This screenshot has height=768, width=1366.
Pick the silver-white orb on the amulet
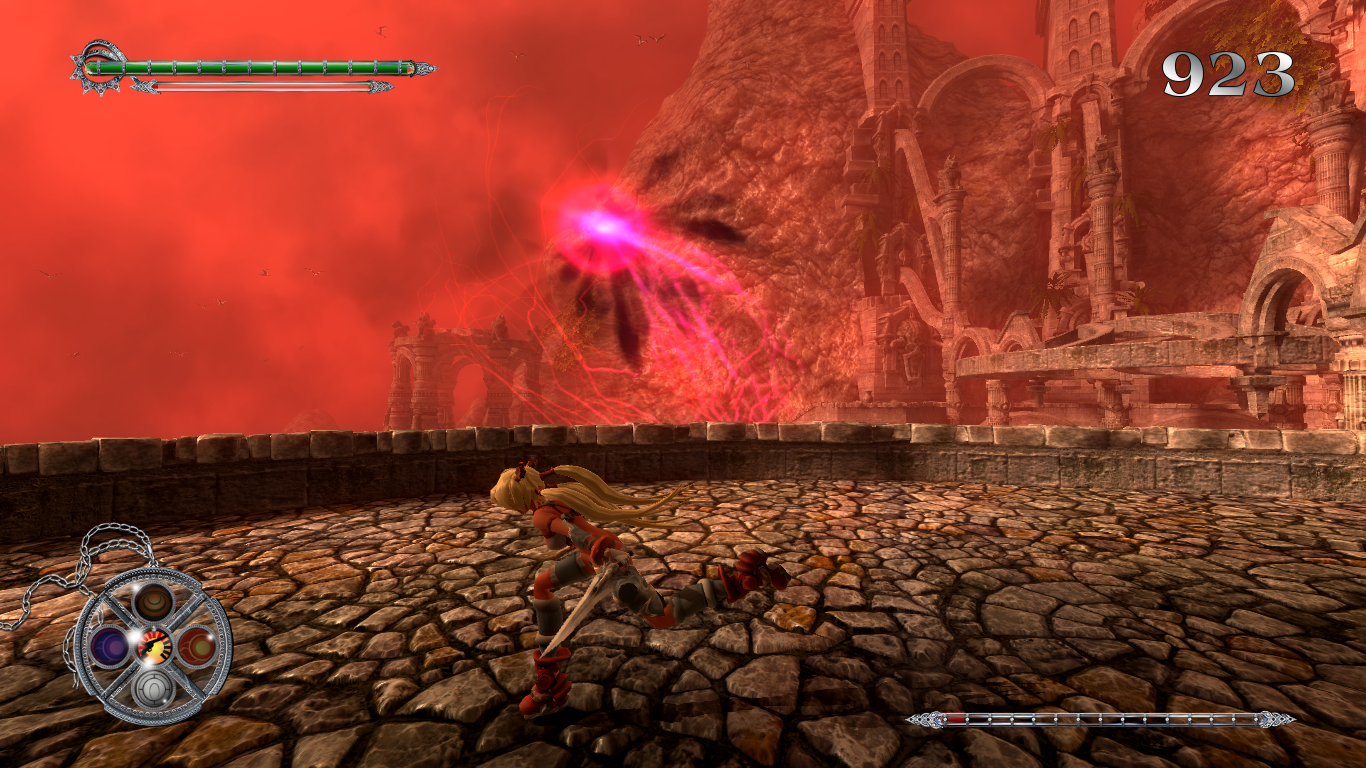[154, 688]
